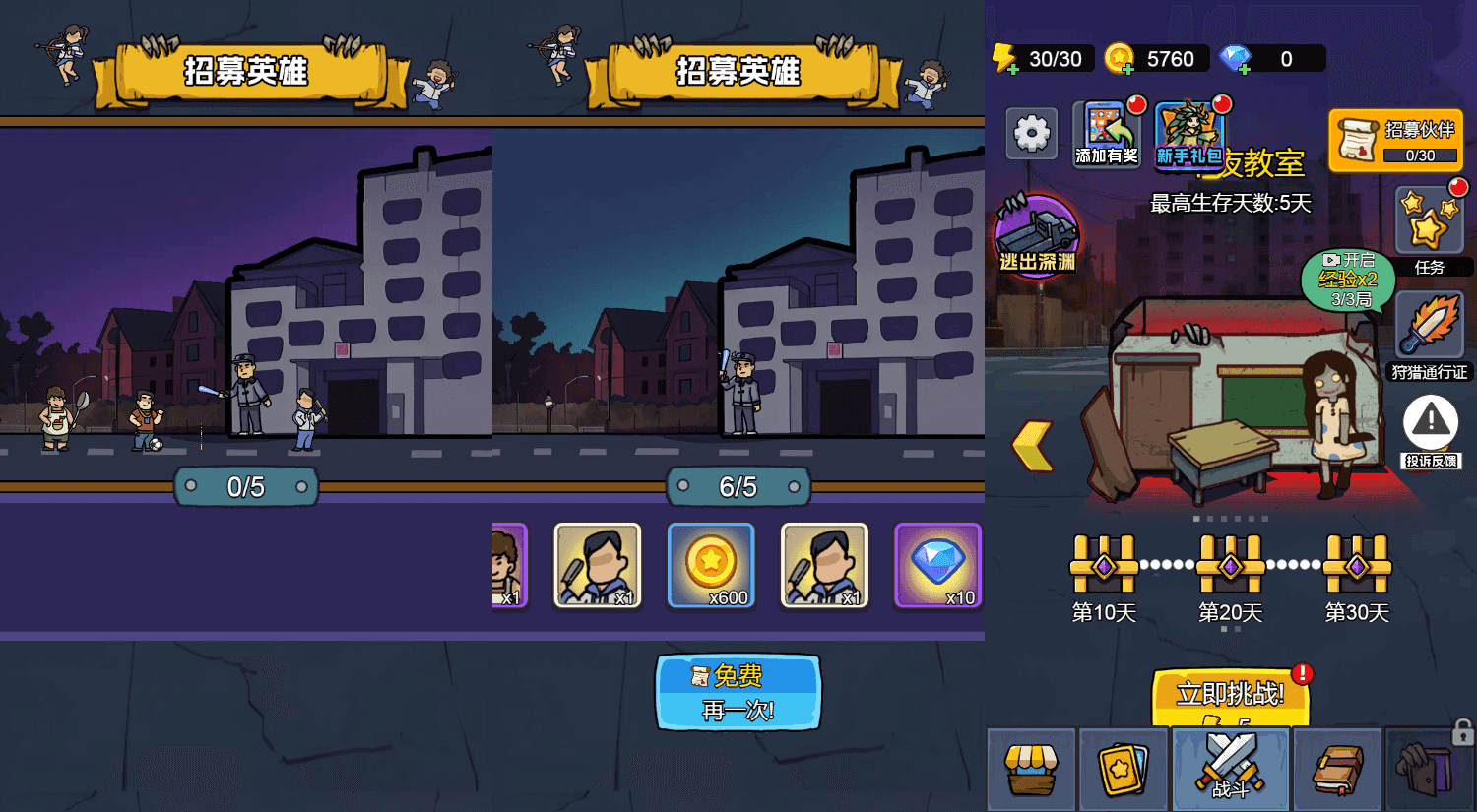
Task: Open the complaint feedback warning icon
Action: 1430,424
